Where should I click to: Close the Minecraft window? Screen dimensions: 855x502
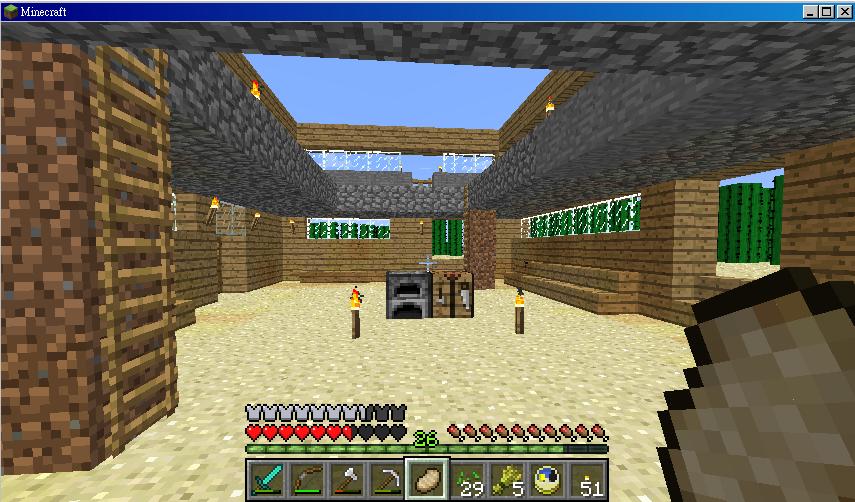click(842, 11)
